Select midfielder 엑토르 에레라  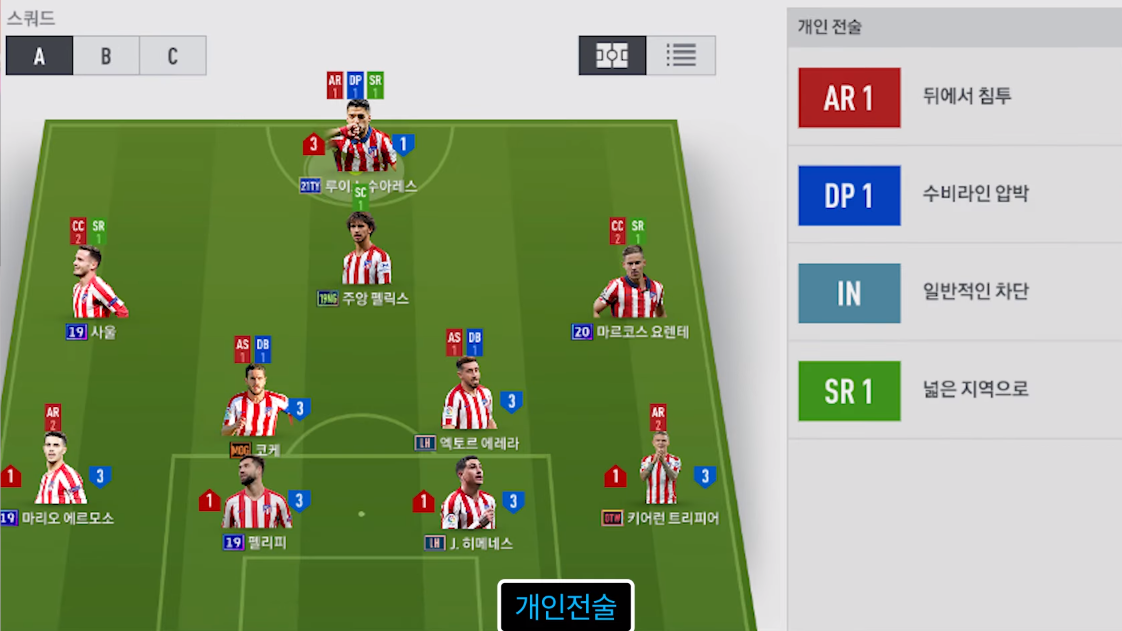(468, 398)
